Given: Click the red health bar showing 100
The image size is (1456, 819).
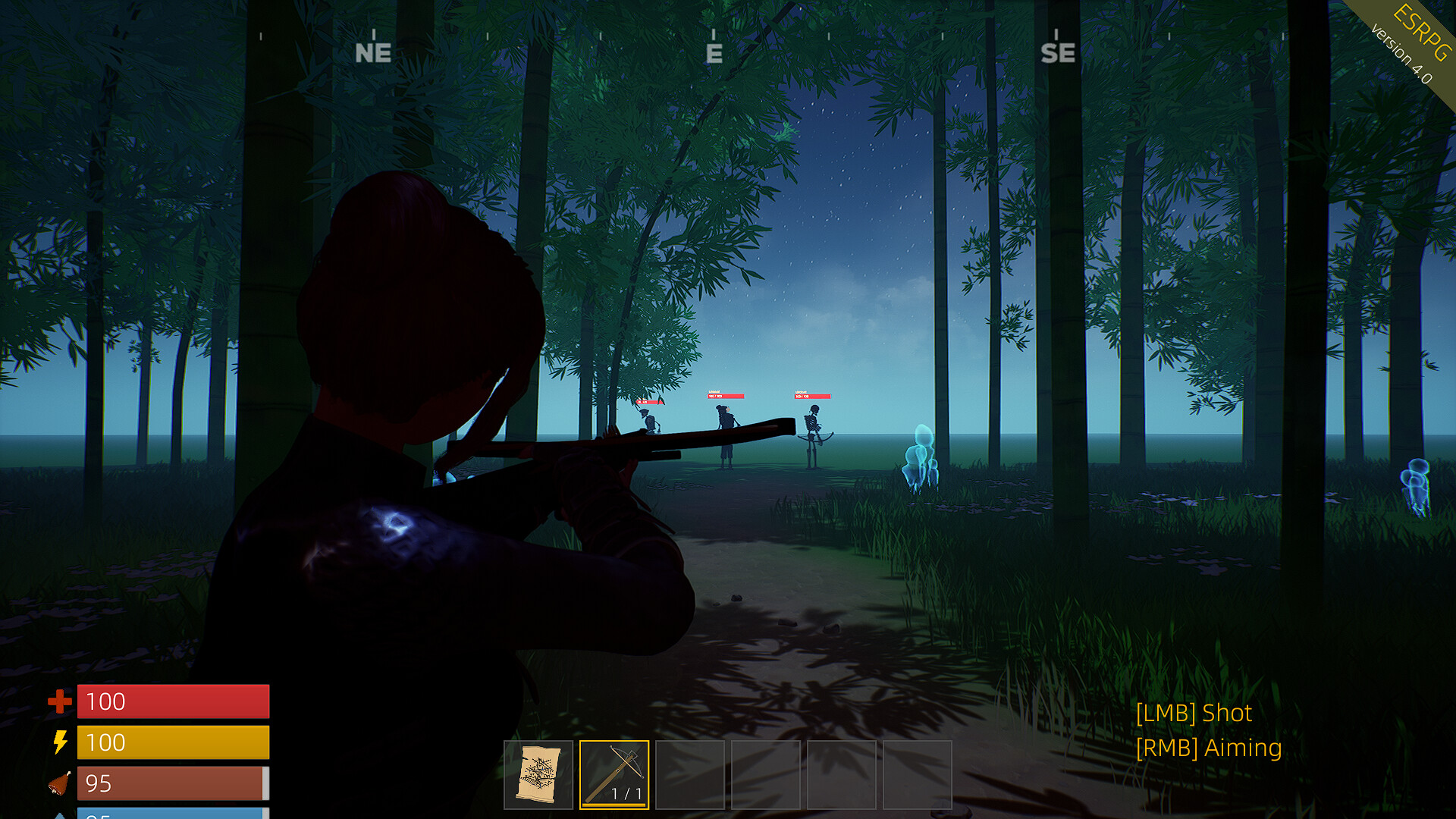Looking at the screenshot, I should coord(173,701).
